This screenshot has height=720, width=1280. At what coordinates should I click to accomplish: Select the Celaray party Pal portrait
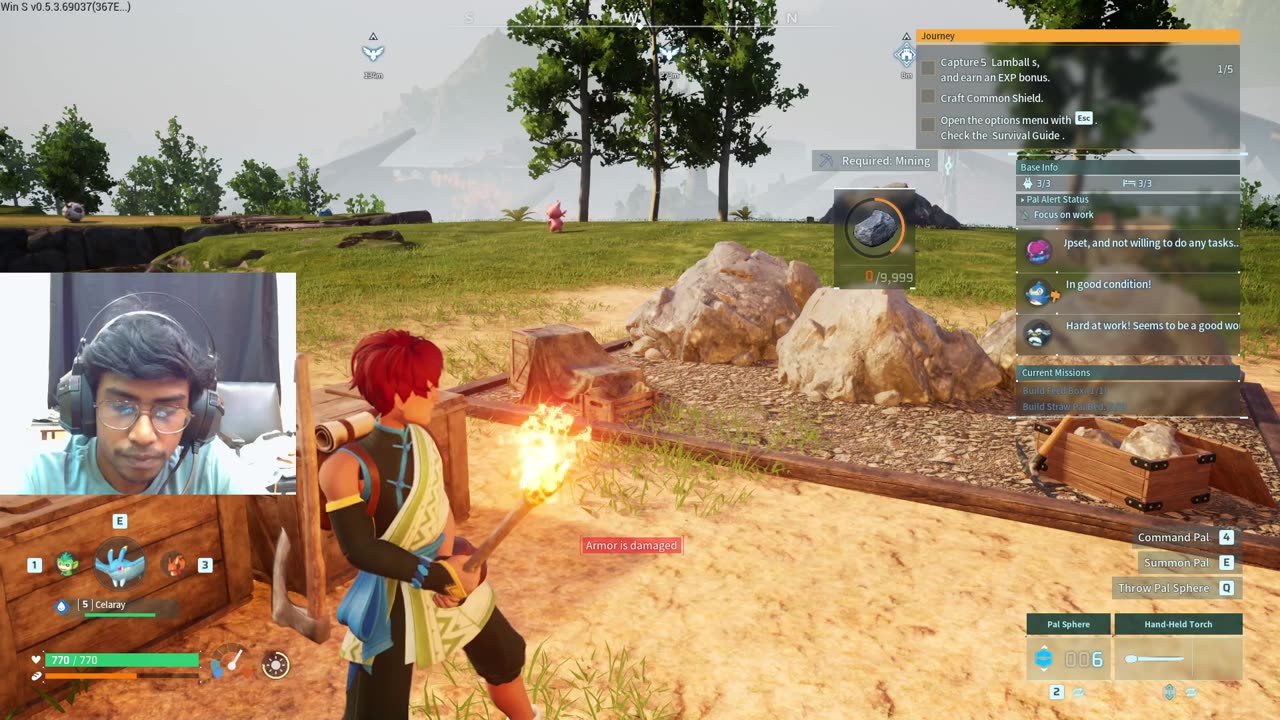(120, 564)
